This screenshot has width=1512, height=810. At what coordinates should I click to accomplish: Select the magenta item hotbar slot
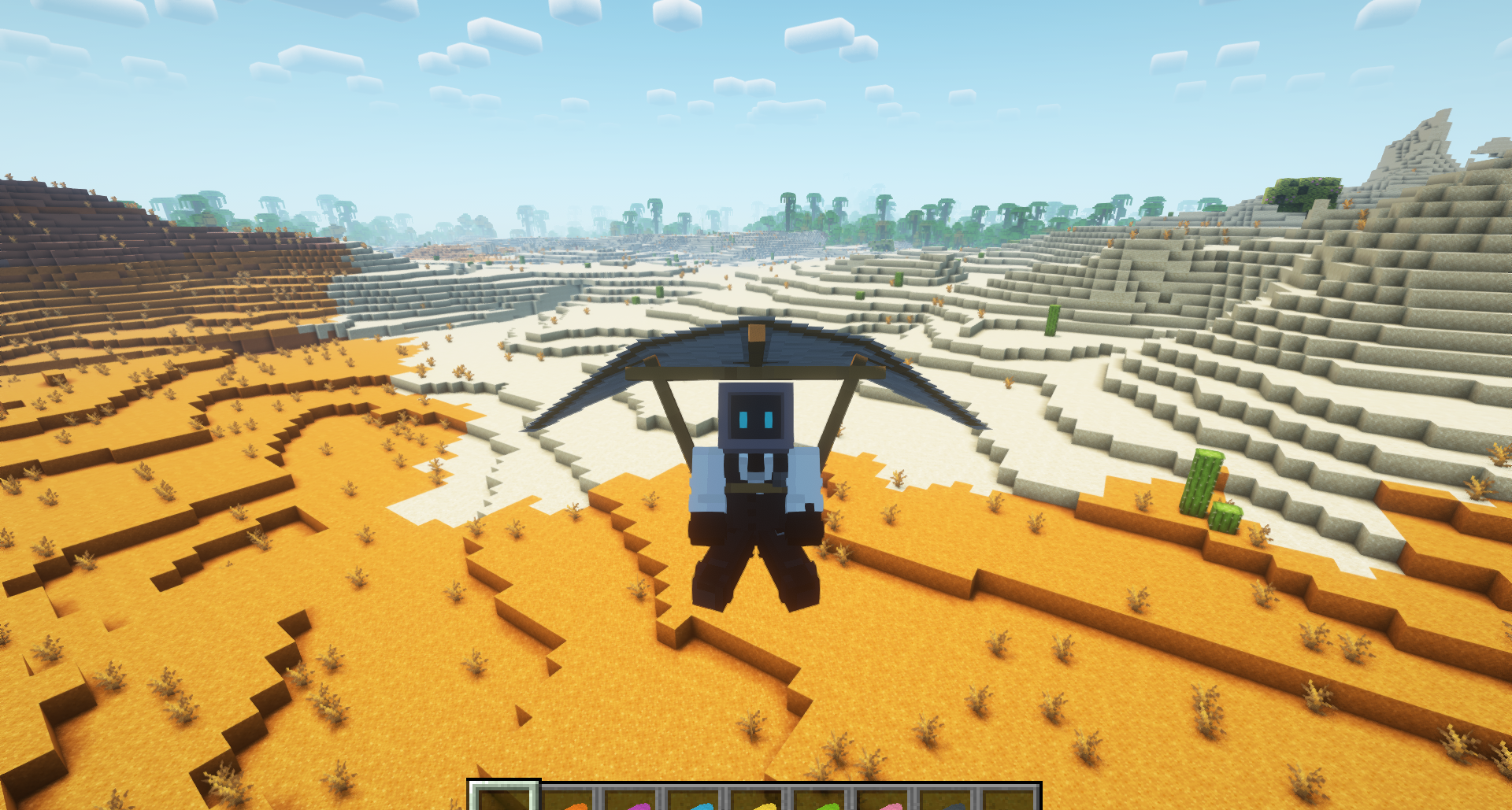[x=632, y=800]
